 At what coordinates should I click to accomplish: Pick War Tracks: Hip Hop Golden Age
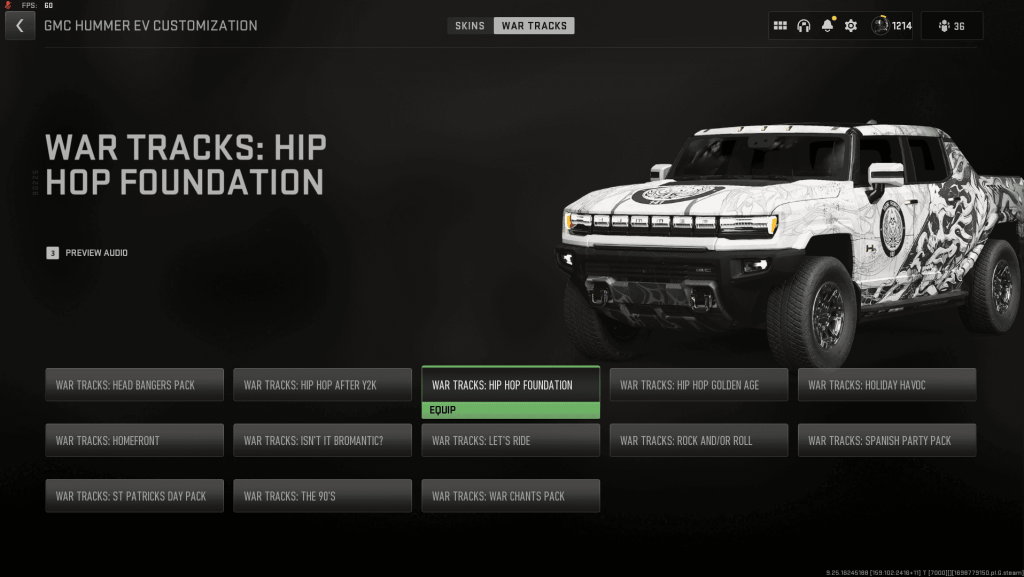(x=698, y=385)
